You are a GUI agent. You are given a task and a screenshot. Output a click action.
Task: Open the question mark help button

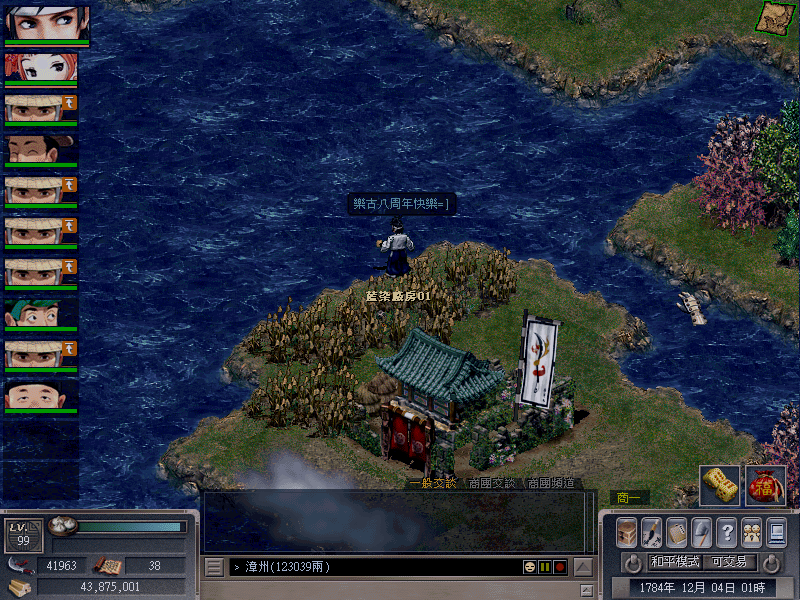point(727,532)
